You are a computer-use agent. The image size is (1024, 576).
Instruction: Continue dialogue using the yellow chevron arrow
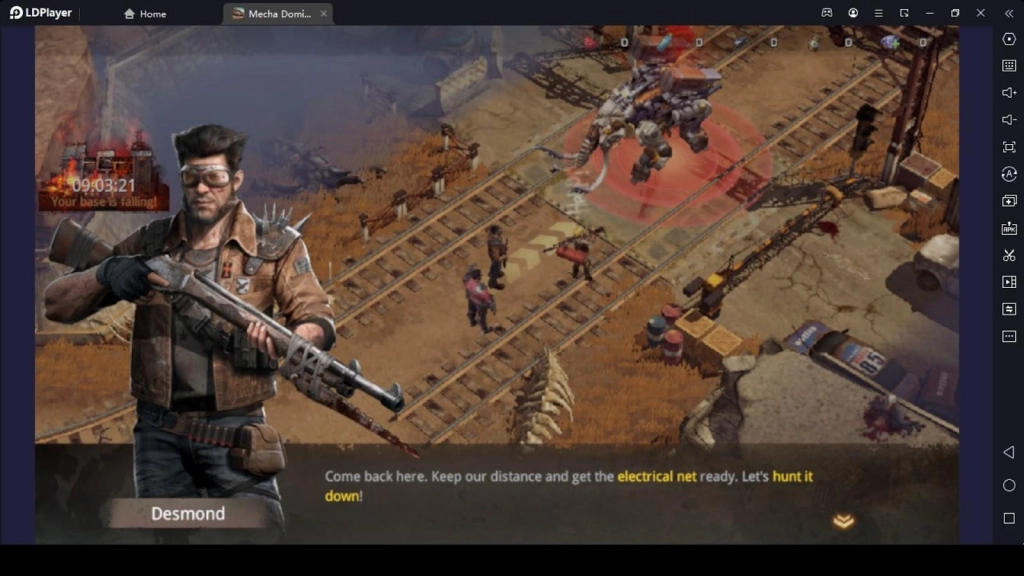click(x=843, y=521)
